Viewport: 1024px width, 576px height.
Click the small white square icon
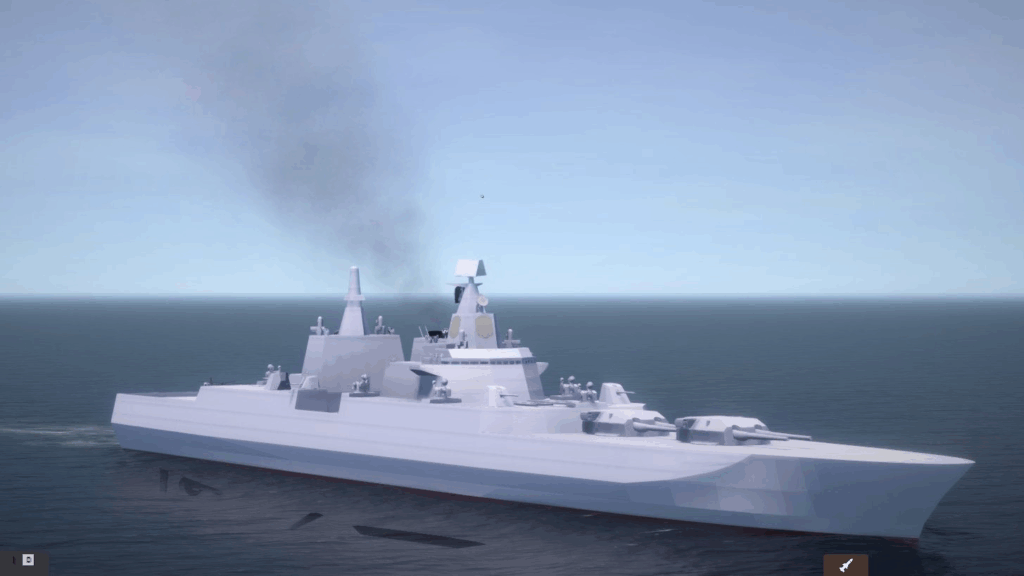[x=28, y=560]
